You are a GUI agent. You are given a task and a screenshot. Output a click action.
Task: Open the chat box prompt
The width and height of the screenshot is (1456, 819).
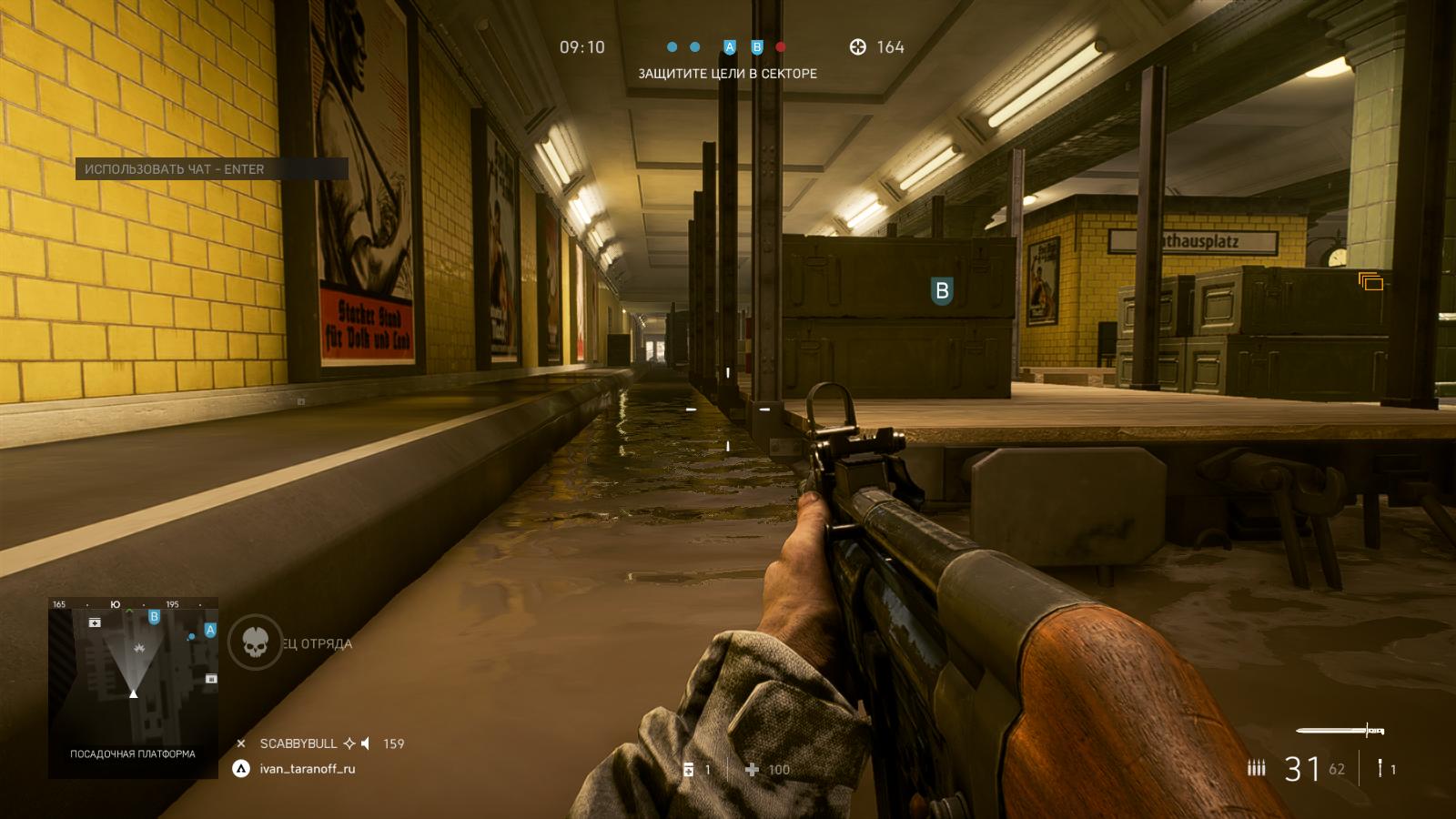[211, 169]
